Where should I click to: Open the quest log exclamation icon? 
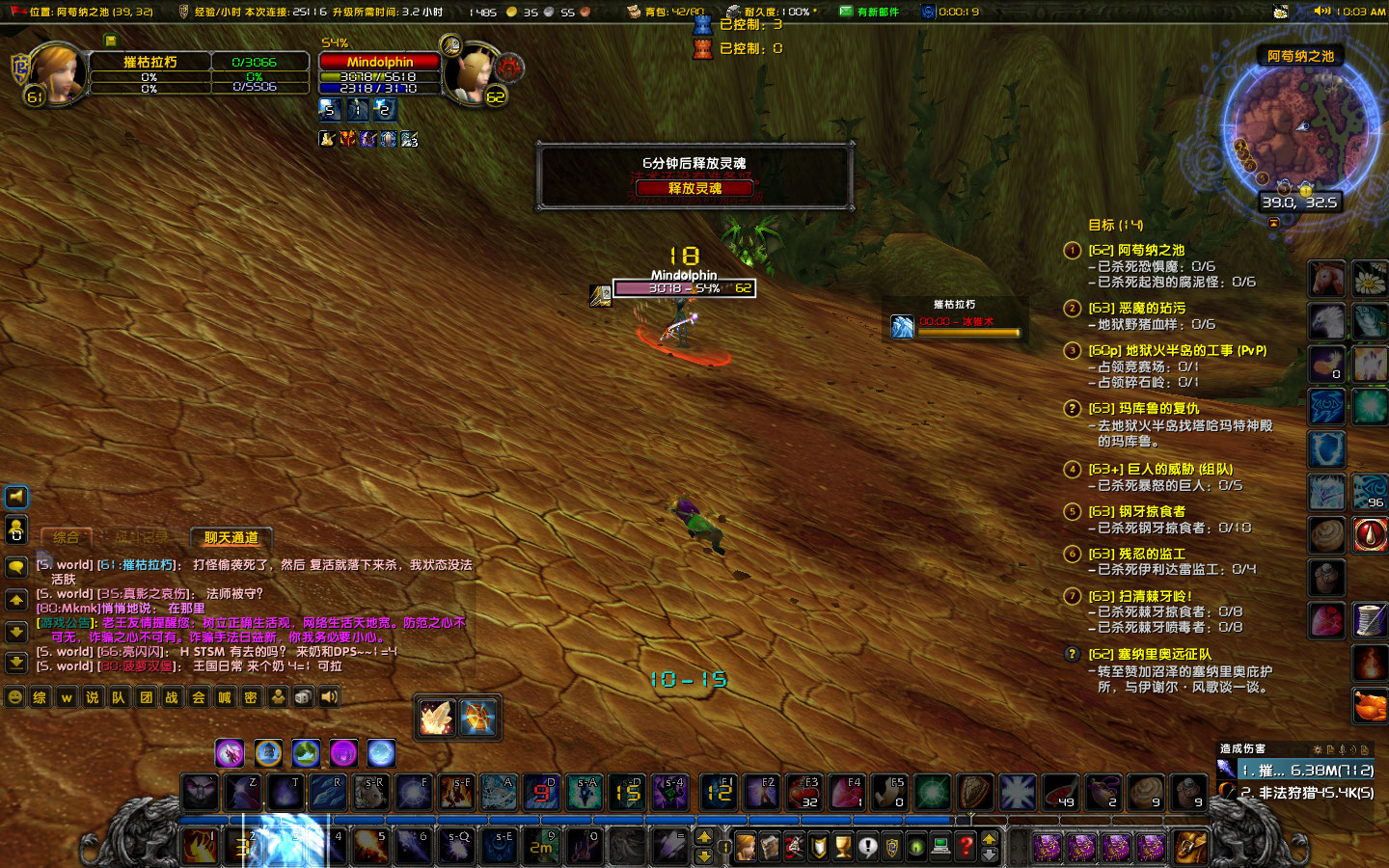point(868,846)
